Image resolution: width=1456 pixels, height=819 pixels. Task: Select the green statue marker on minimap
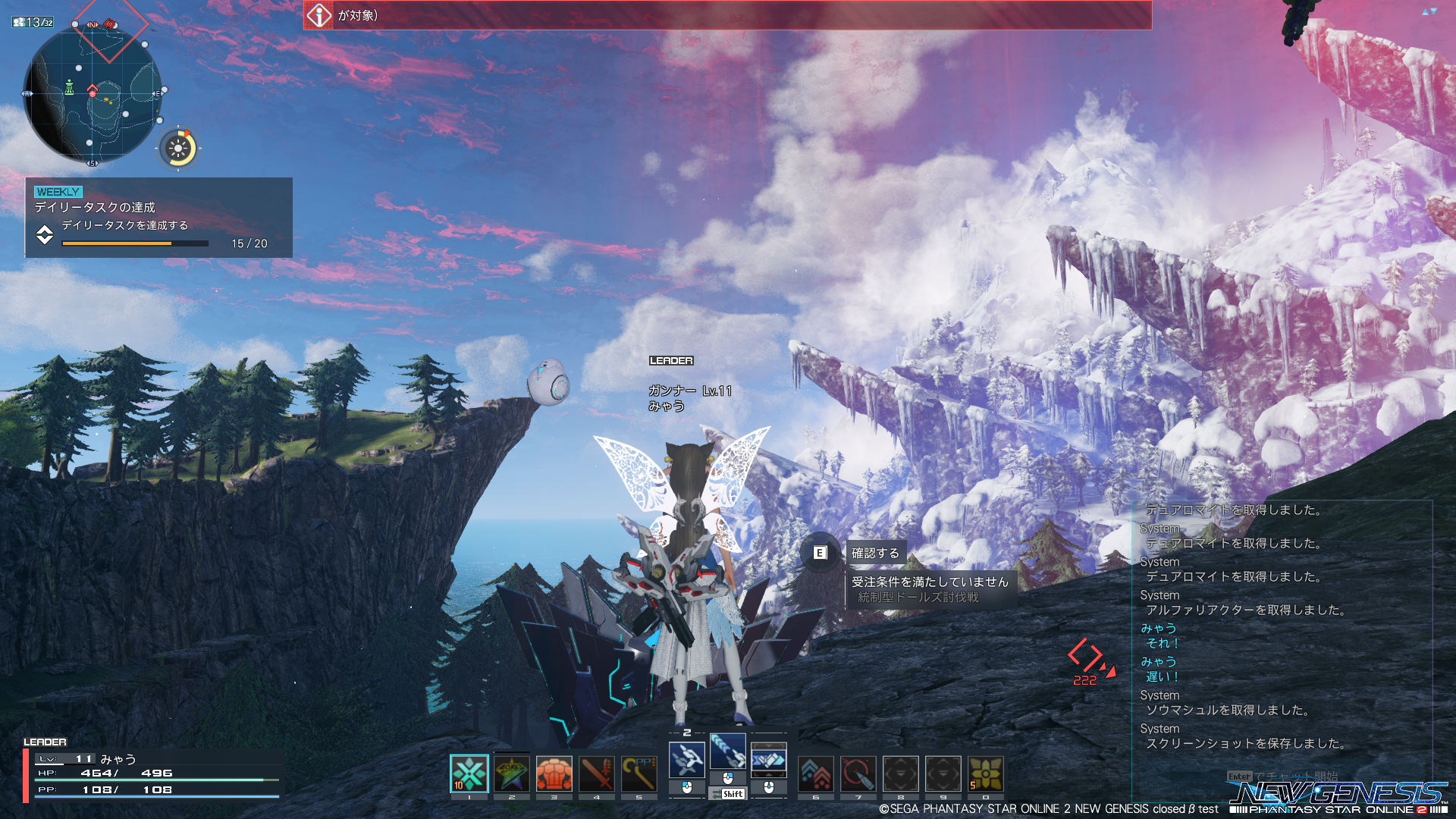pyautogui.click(x=69, y=87)
